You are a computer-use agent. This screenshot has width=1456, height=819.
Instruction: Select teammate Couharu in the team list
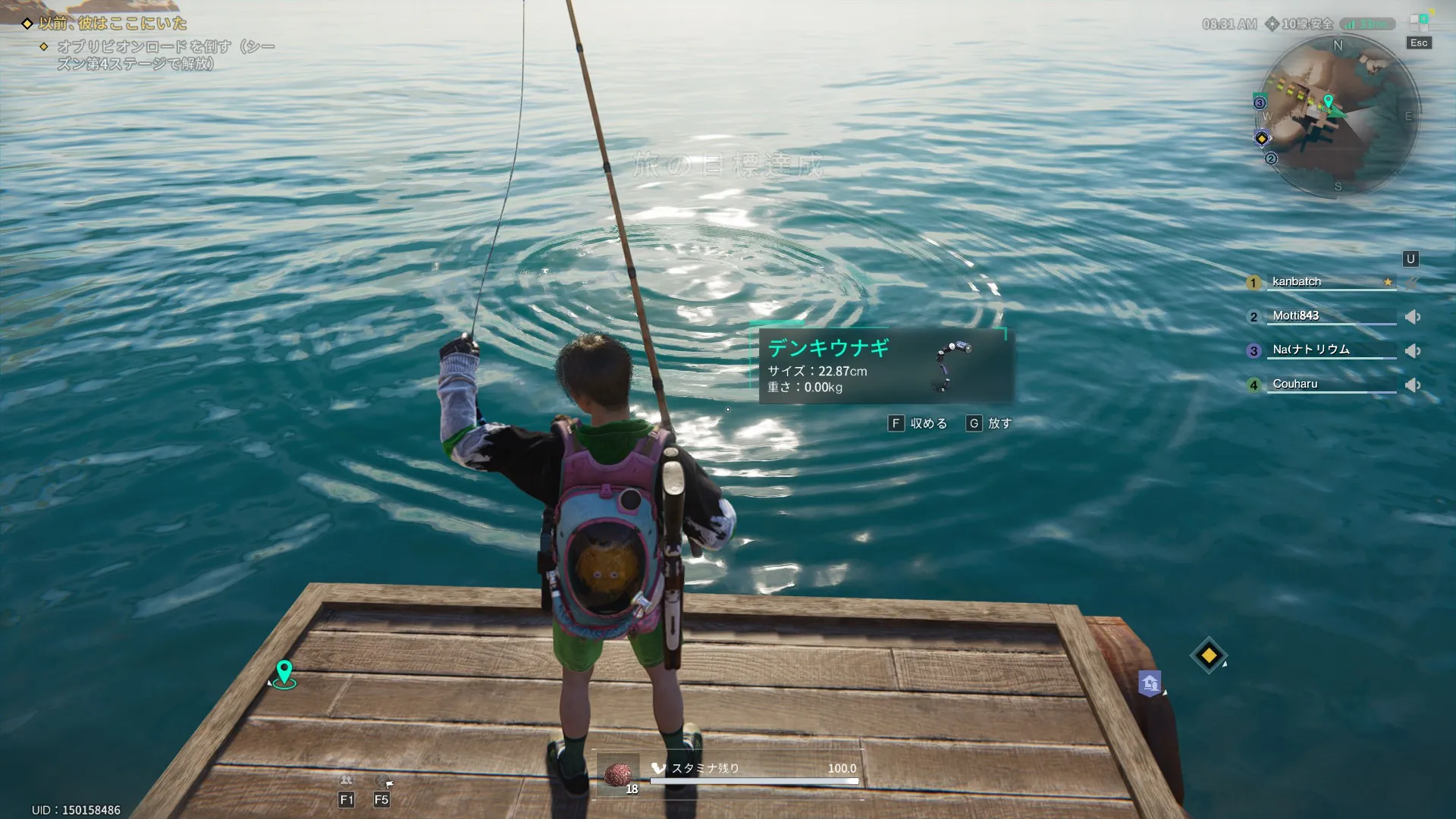(1294, 384)
